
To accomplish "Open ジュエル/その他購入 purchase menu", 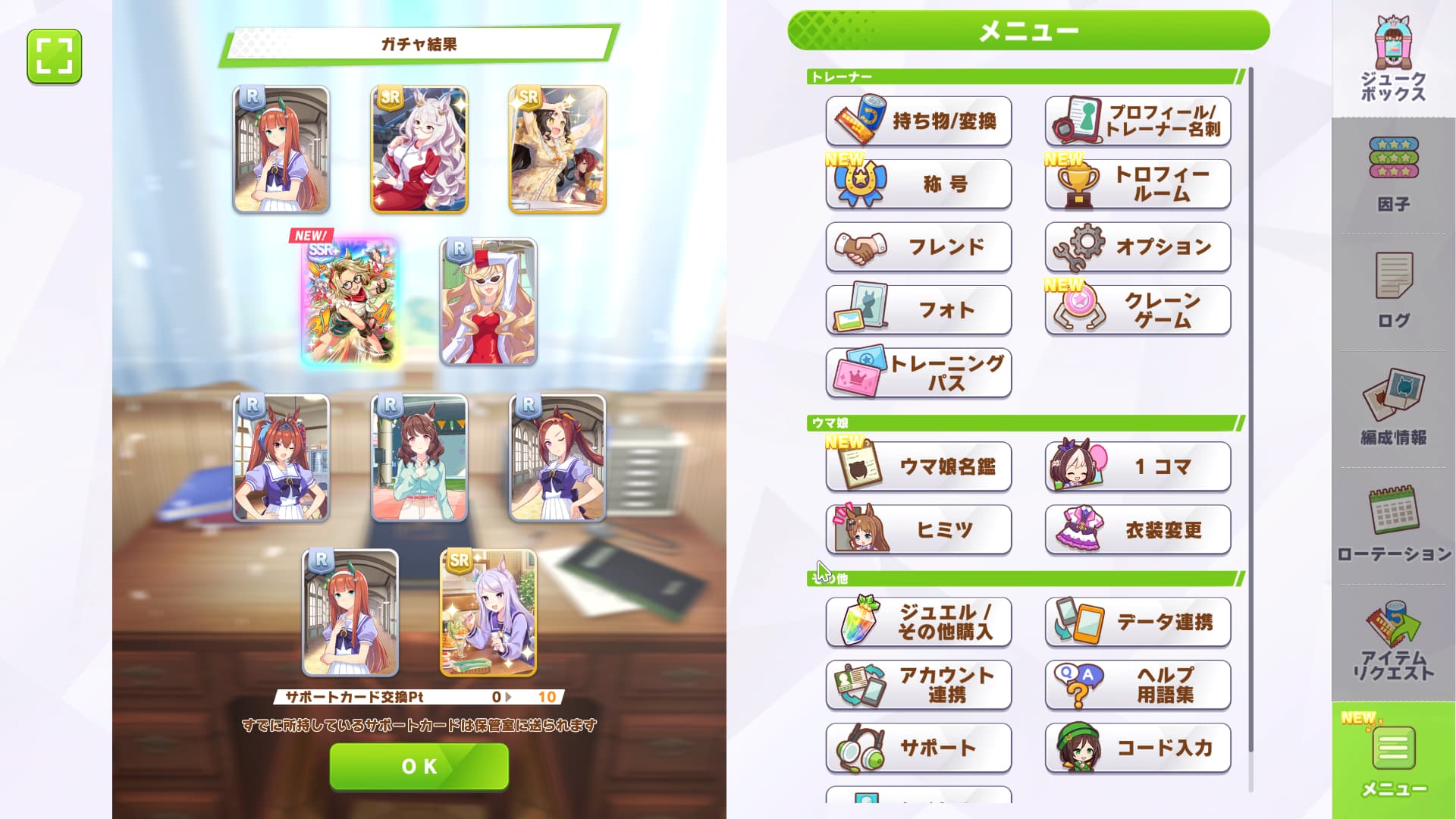I will [918, 622].
